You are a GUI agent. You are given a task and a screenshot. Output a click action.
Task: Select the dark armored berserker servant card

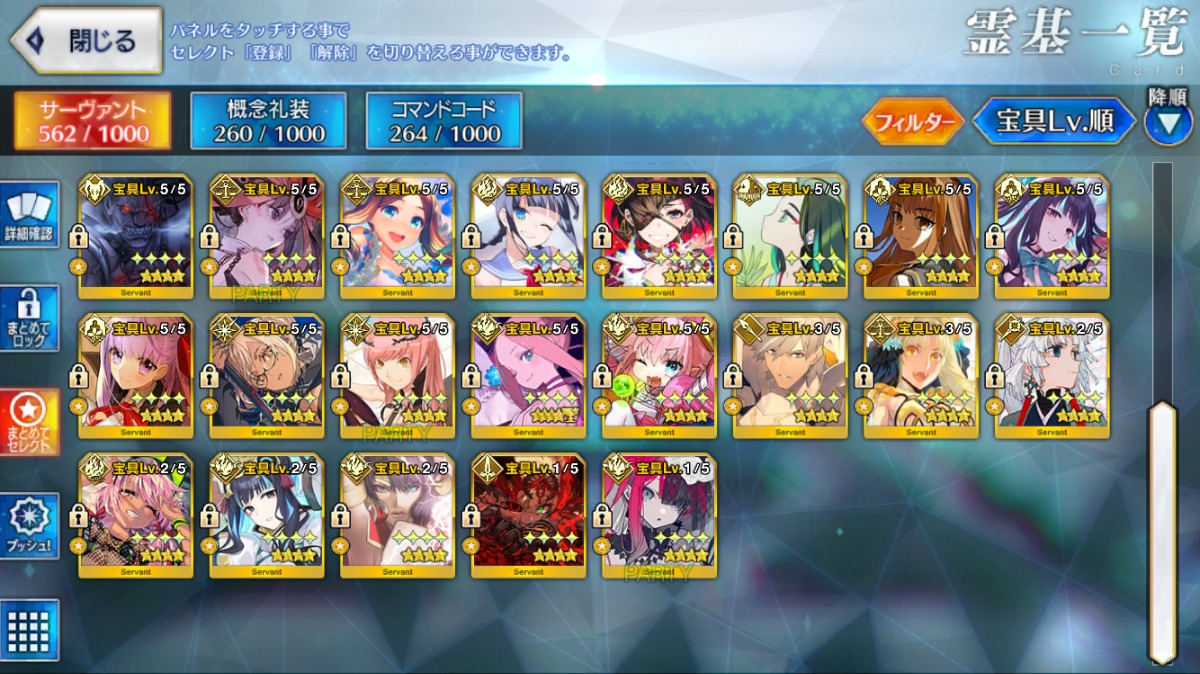coord(136,236)
